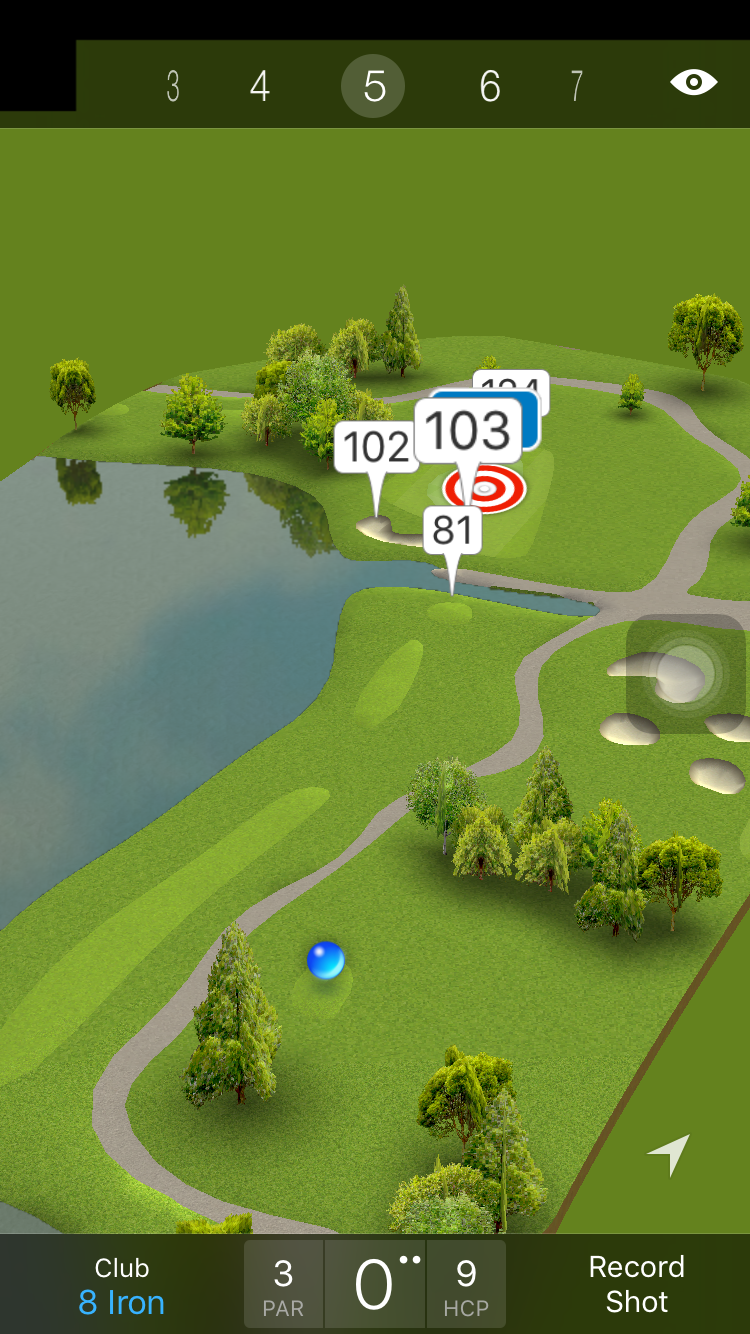Select the blue ball position marker

point(326,960)
